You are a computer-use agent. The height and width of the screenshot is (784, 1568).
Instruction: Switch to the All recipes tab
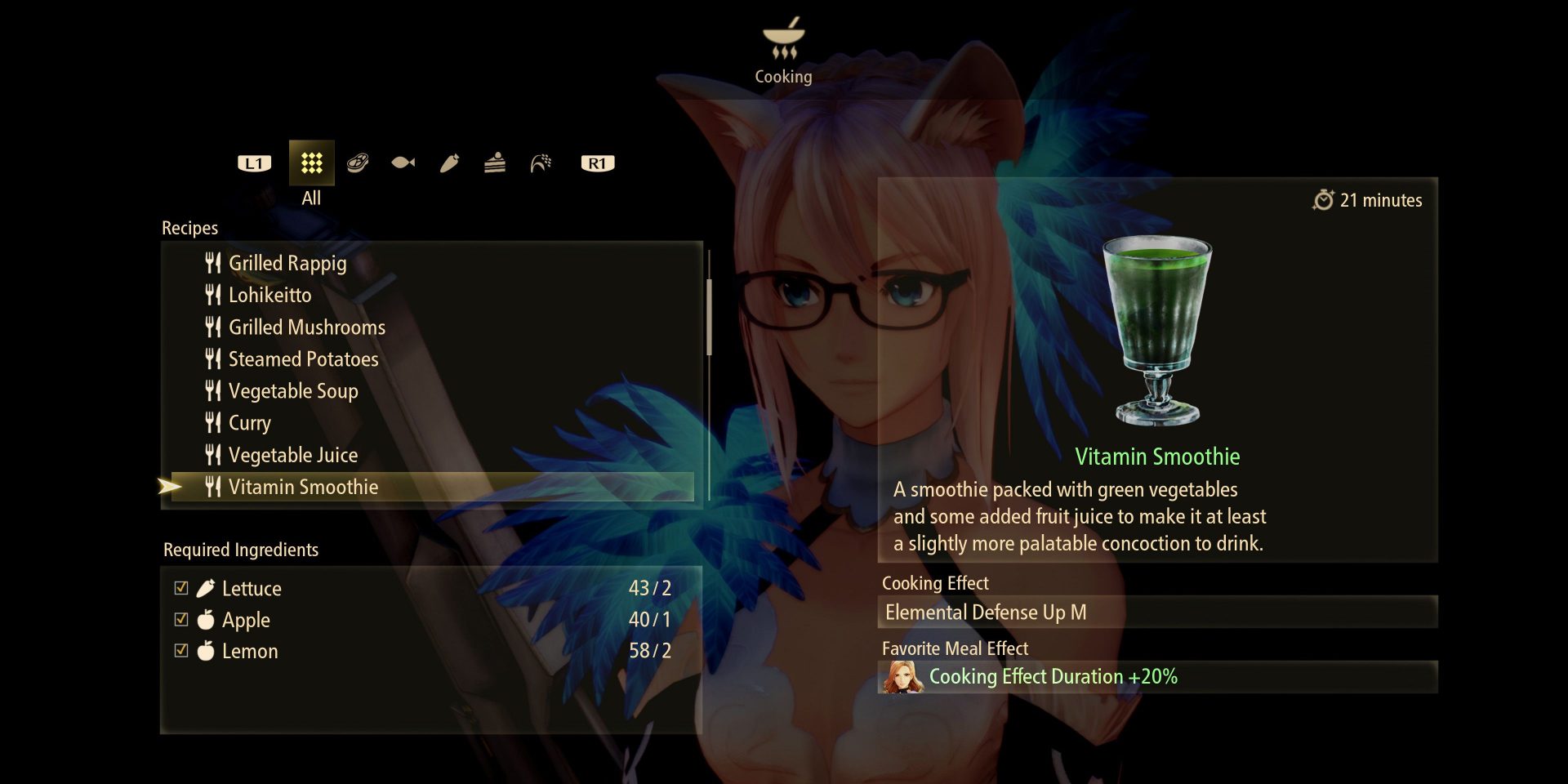pyautogui.click(x=311, y=163)
